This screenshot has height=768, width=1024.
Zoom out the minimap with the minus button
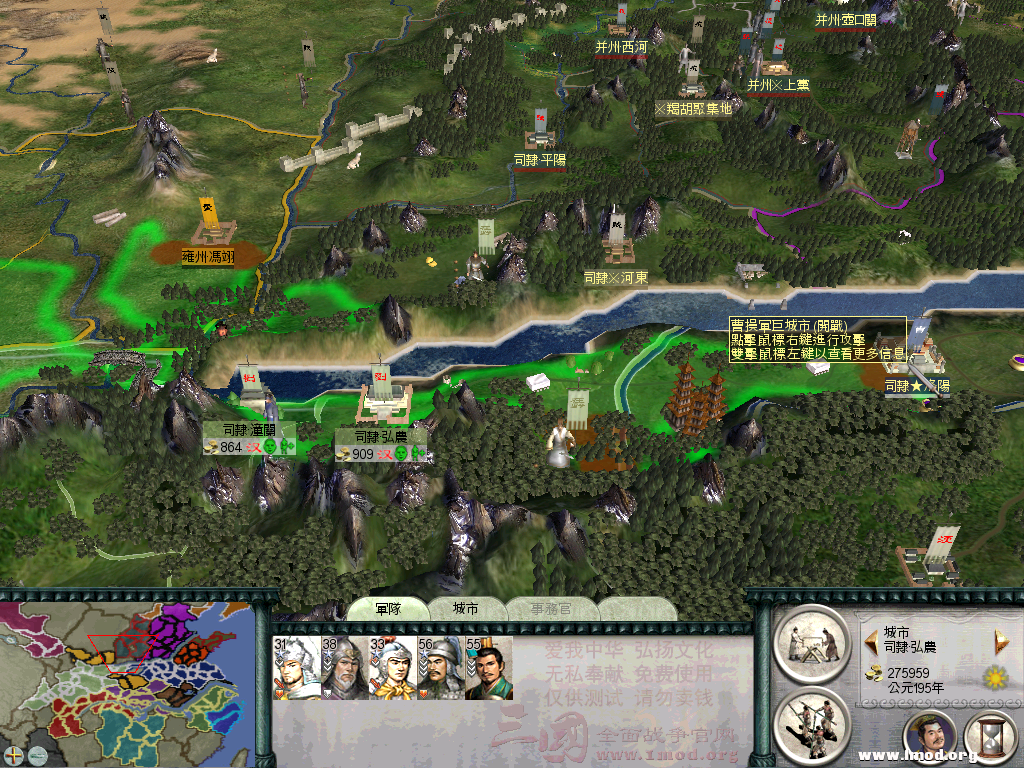37,754
